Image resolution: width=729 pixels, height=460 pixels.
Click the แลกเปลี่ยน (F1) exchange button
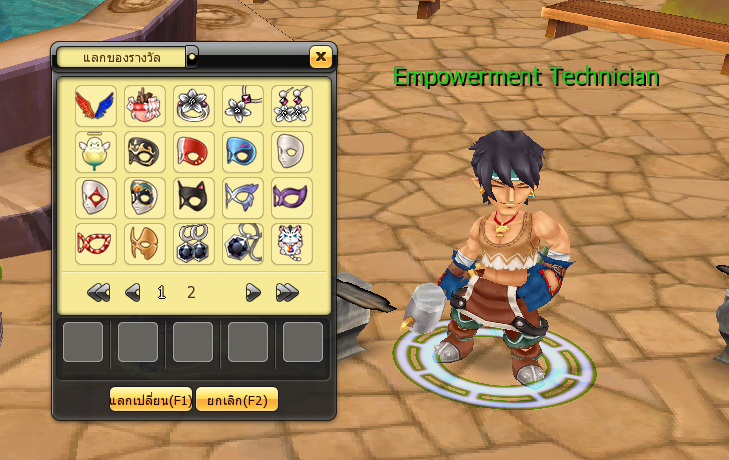pos(150,400)
